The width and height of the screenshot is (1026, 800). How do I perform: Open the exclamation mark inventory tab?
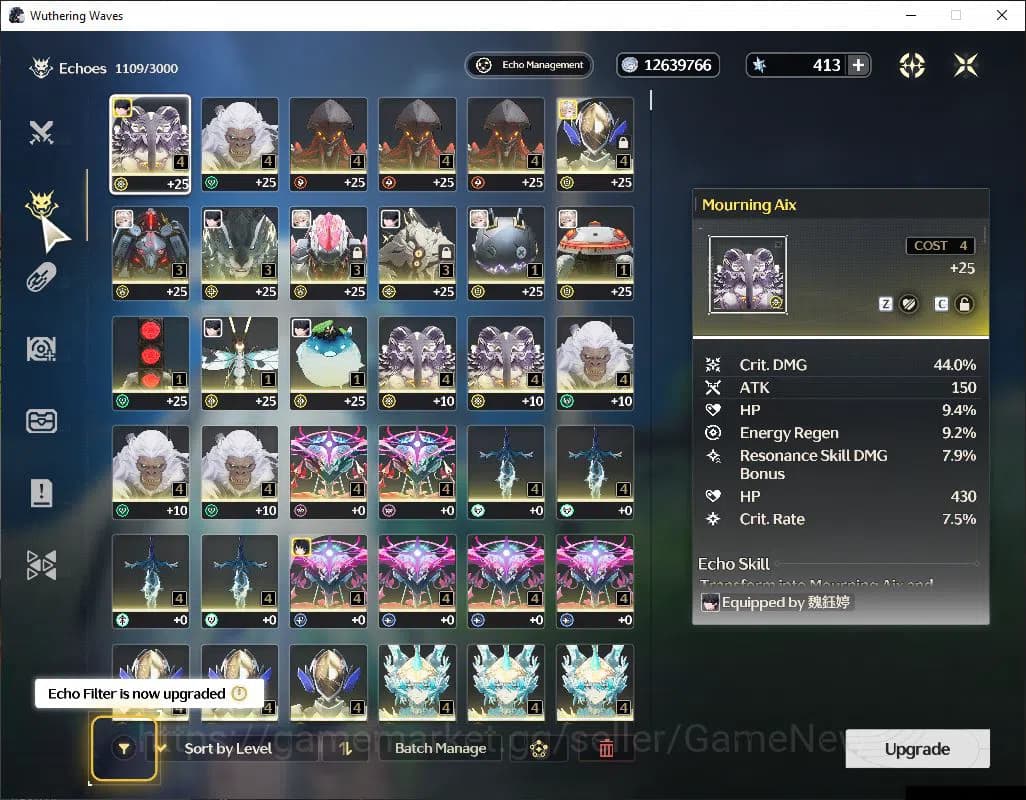coord(41,492)
